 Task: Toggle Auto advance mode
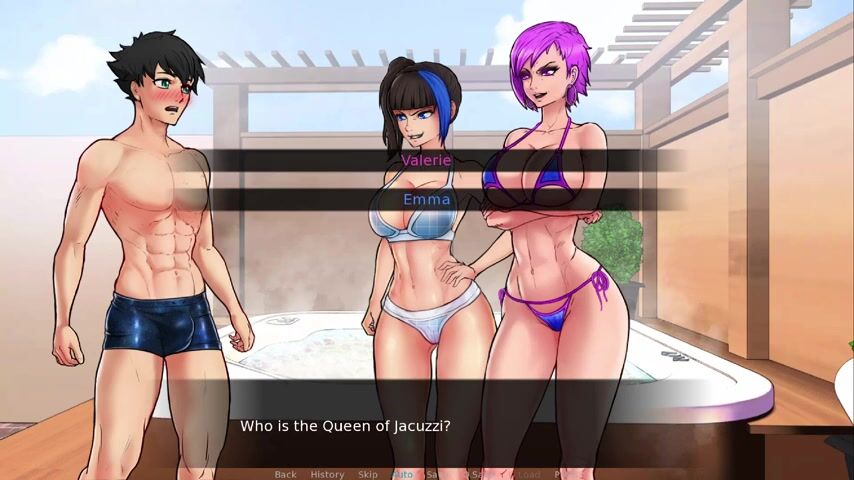(x=402, y=474)
